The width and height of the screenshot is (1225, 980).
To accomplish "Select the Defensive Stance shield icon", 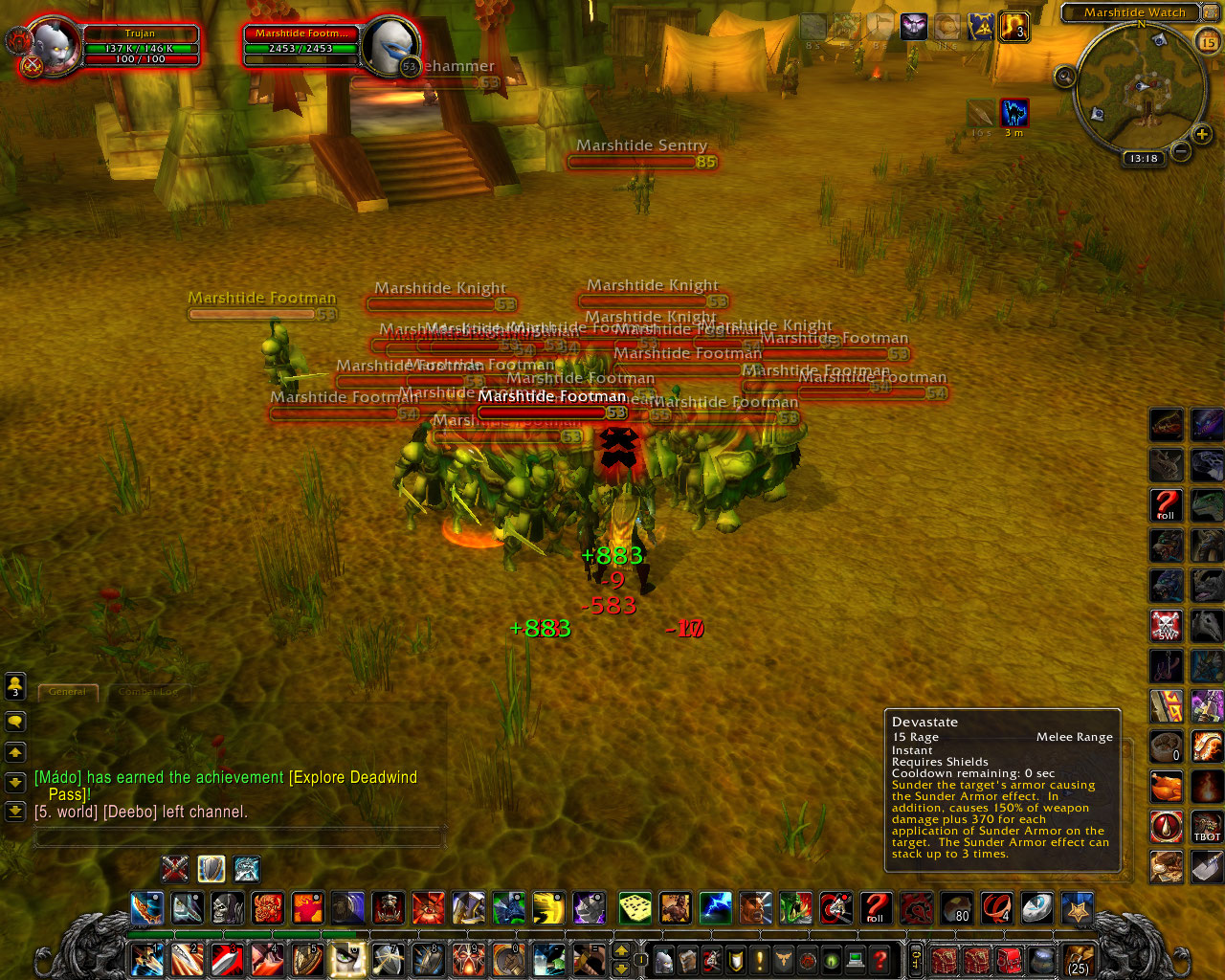I will (x=211, y=869).
